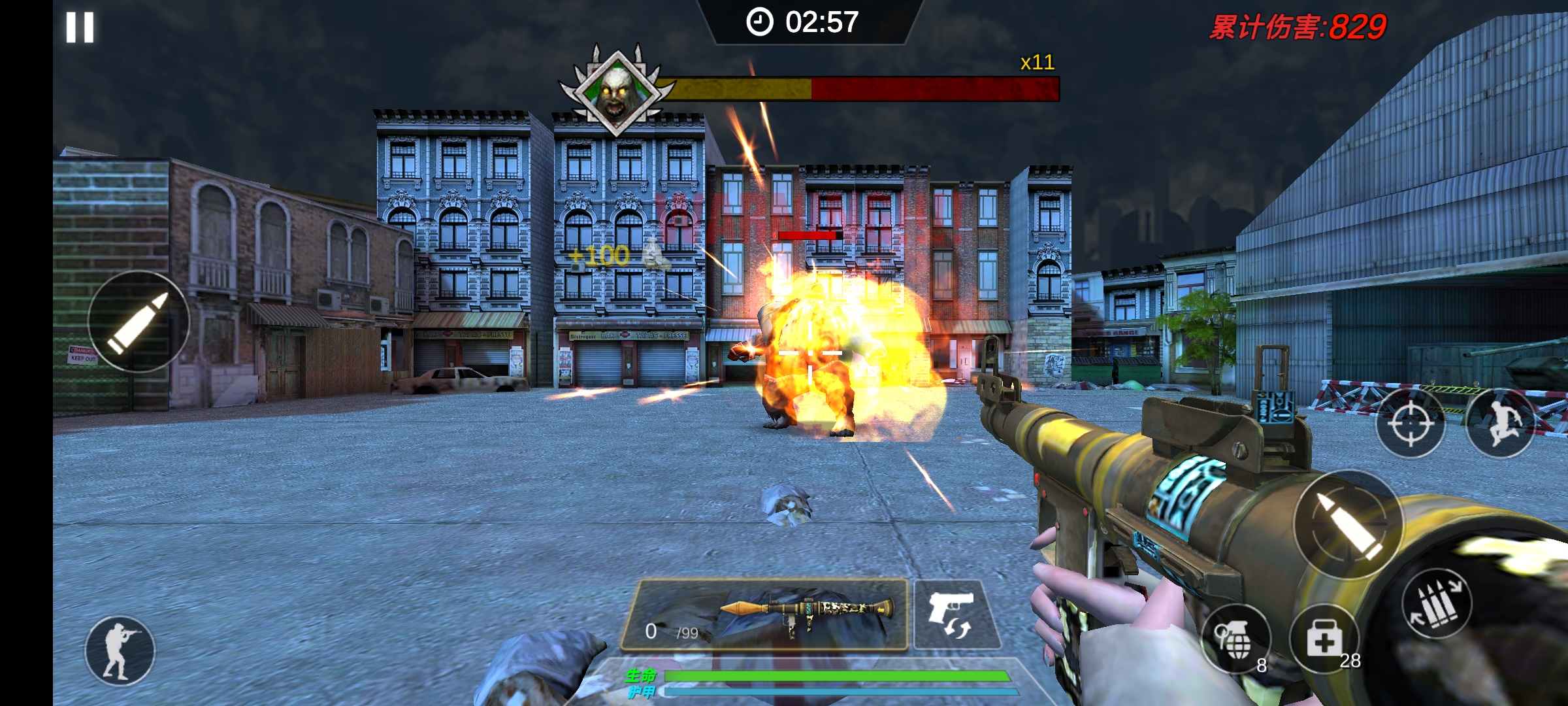Image resolution: width=1568 pixels, height=706 pixels.
Task: Tap the left-side bullet fire button
Action: coord(139,321)
